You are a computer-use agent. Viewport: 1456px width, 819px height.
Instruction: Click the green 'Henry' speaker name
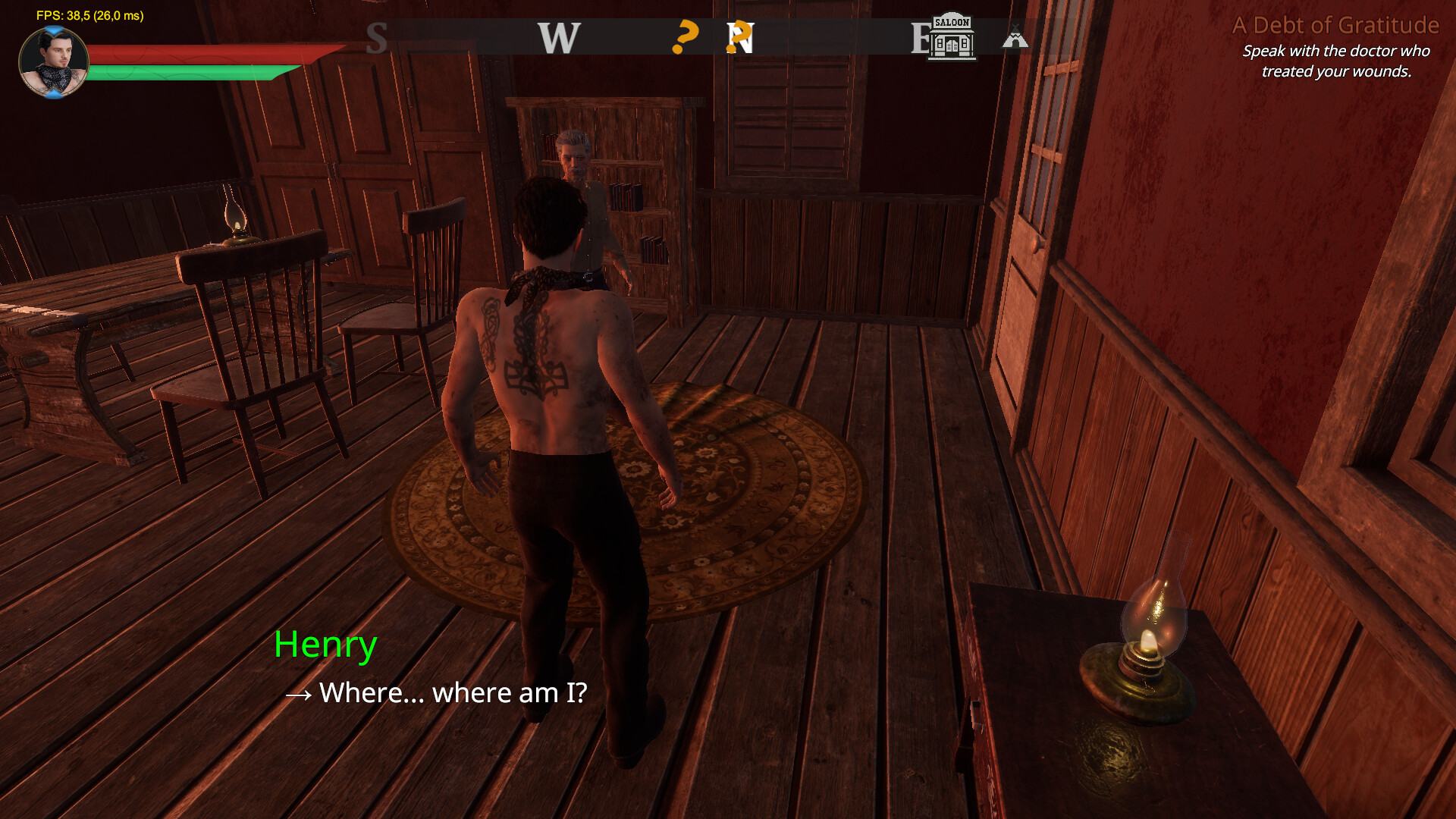point(325,645)
